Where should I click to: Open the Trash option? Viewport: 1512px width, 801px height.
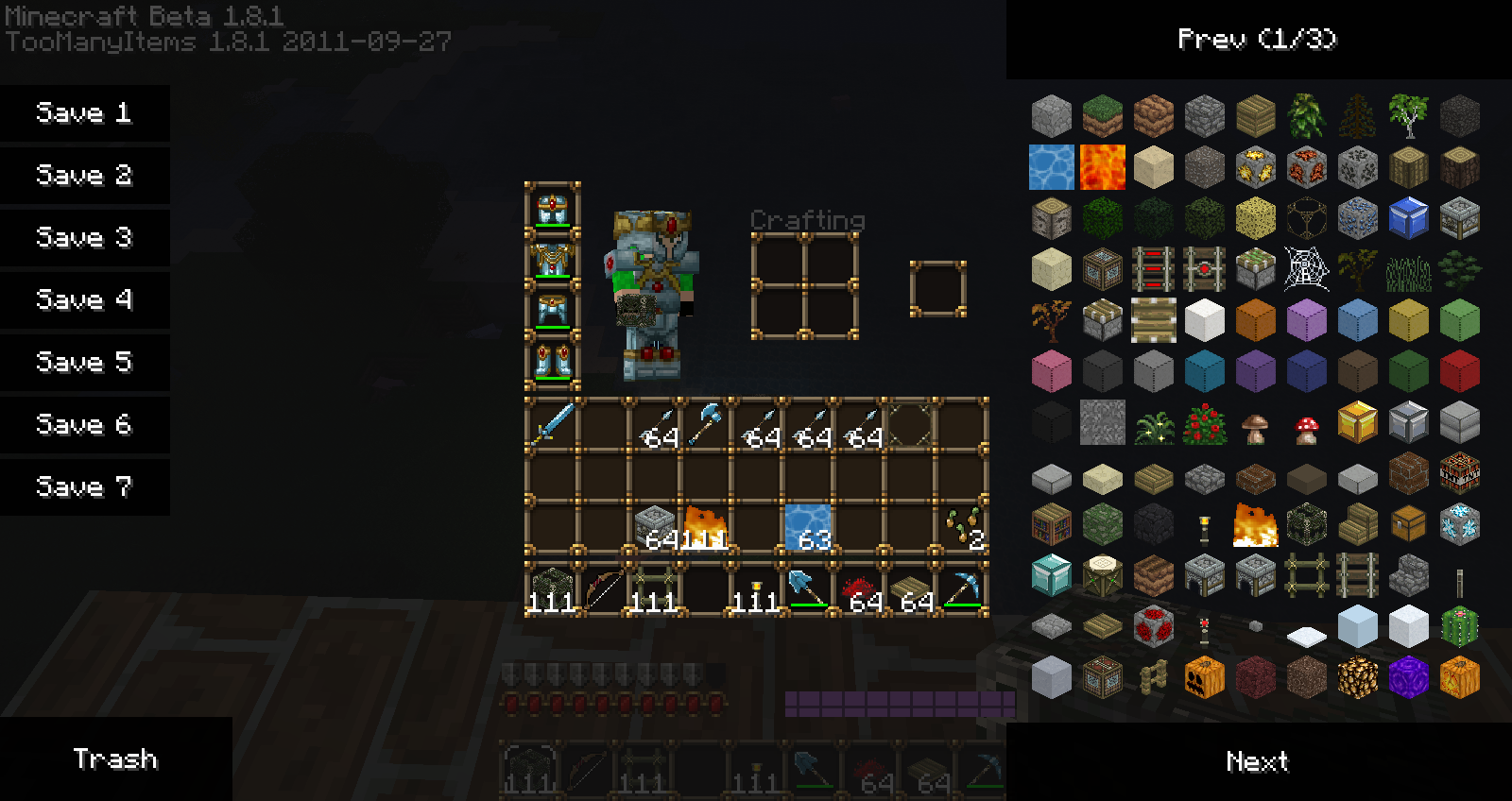click(117, 758)
